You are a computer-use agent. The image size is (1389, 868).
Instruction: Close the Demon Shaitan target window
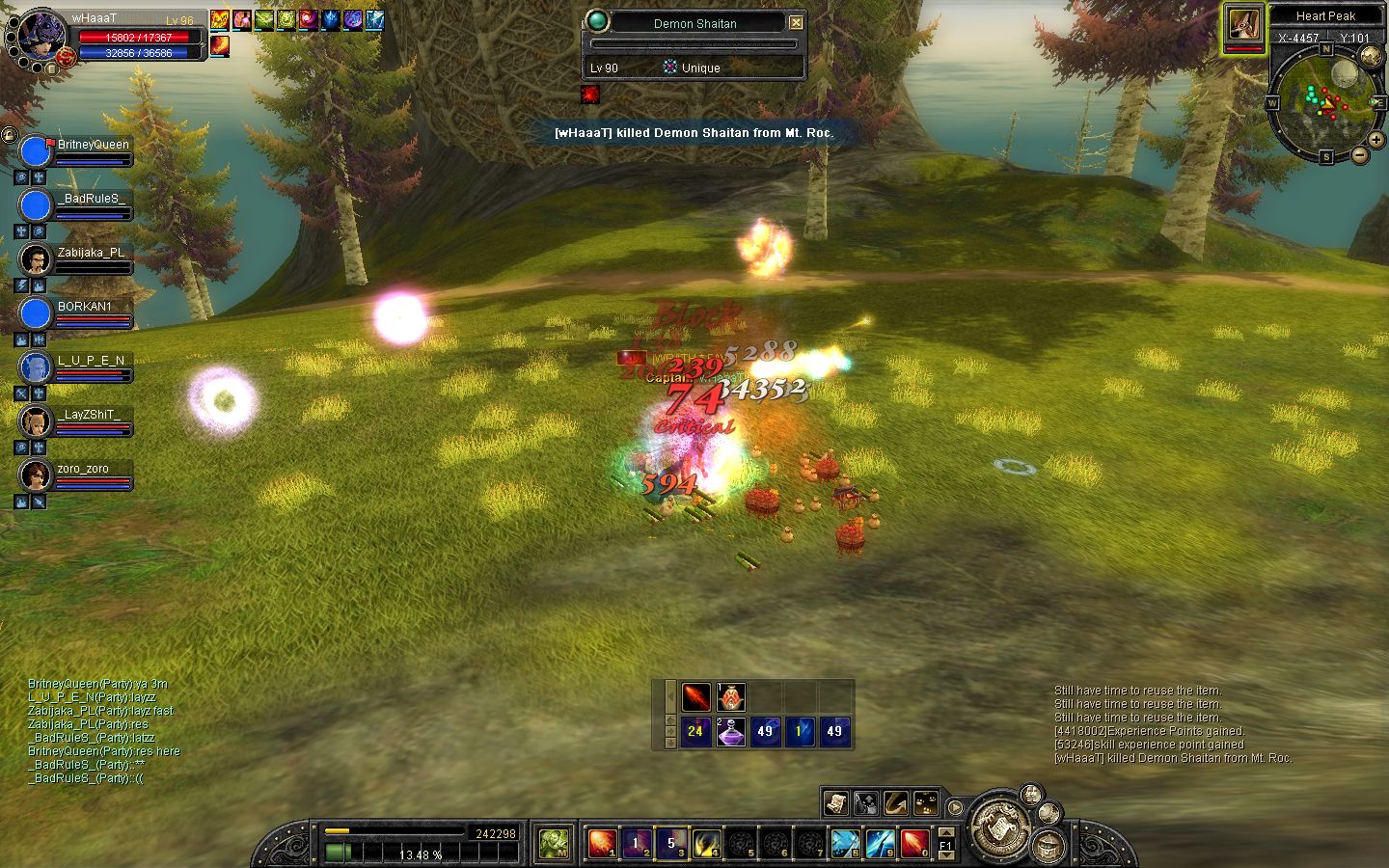[x=796, y=22]
